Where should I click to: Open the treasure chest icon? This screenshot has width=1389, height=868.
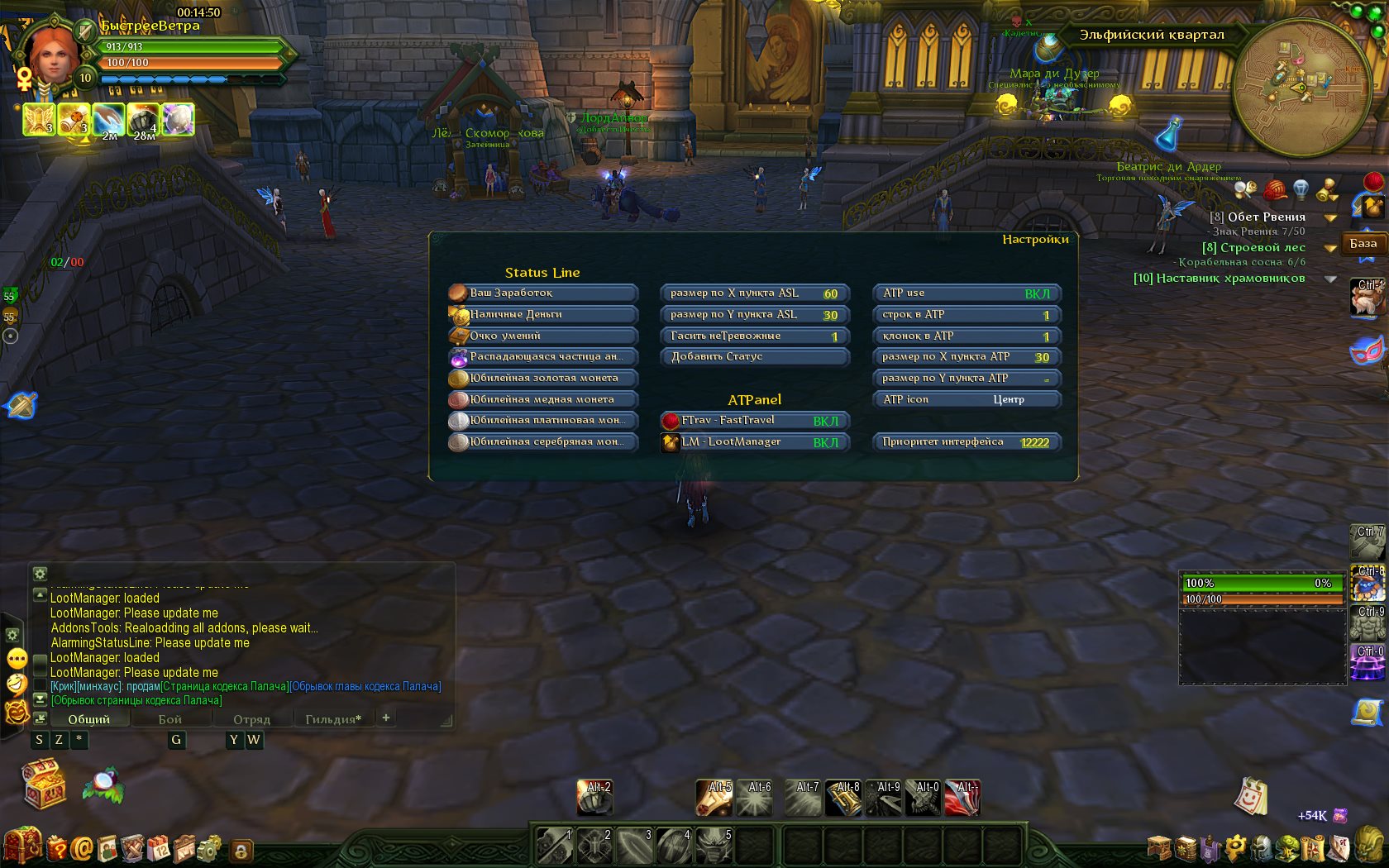pos(45,784)
